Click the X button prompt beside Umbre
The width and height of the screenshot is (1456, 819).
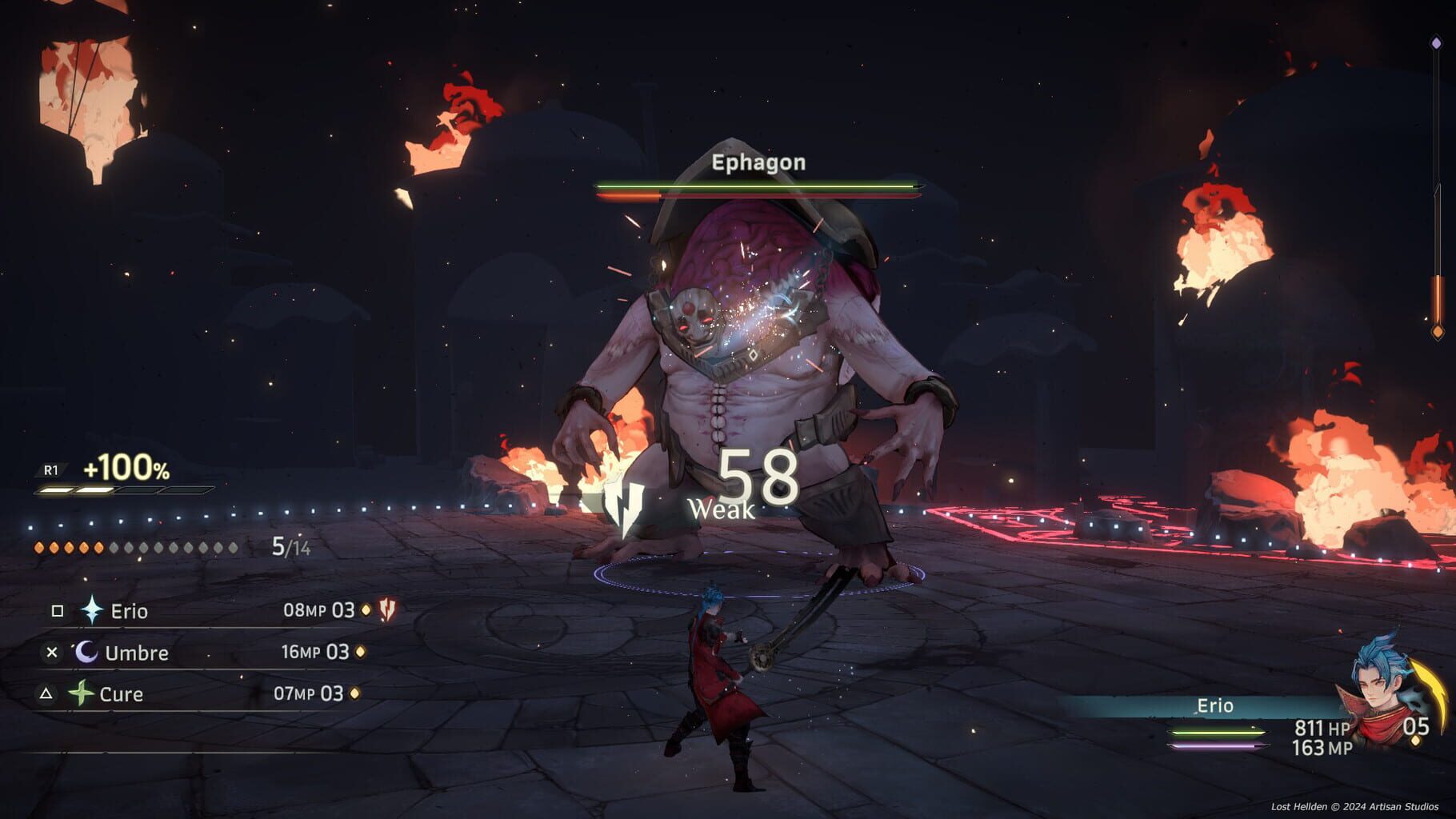coord(52,652)
